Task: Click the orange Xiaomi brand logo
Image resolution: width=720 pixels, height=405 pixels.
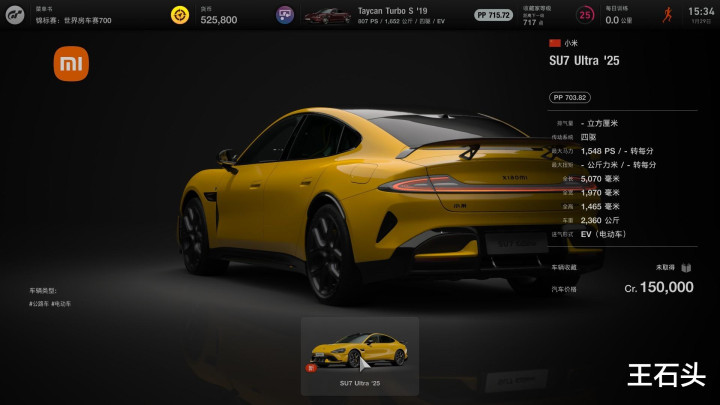Action: click(x=71, y=65)
